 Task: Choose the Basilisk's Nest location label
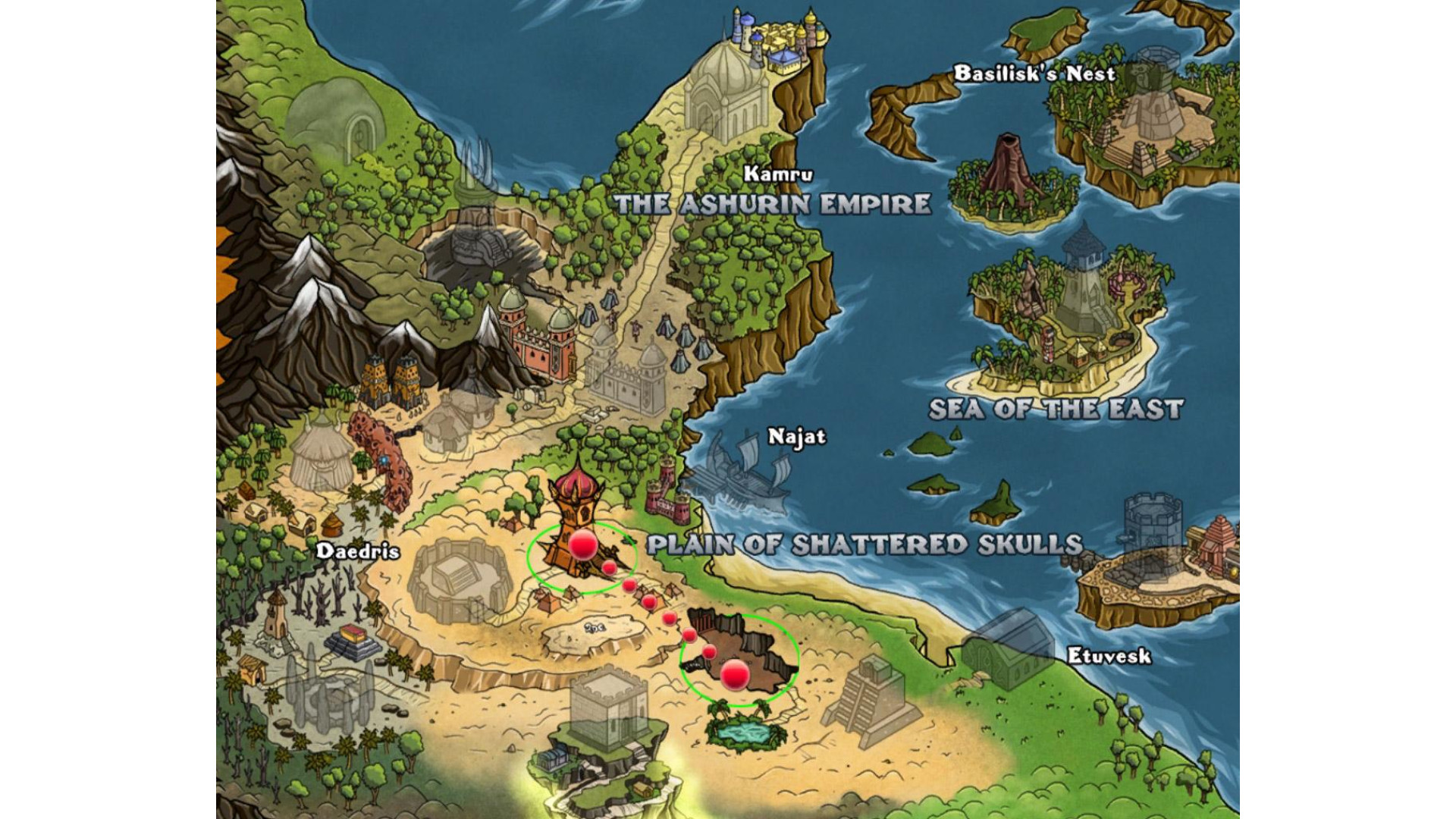1034,74
